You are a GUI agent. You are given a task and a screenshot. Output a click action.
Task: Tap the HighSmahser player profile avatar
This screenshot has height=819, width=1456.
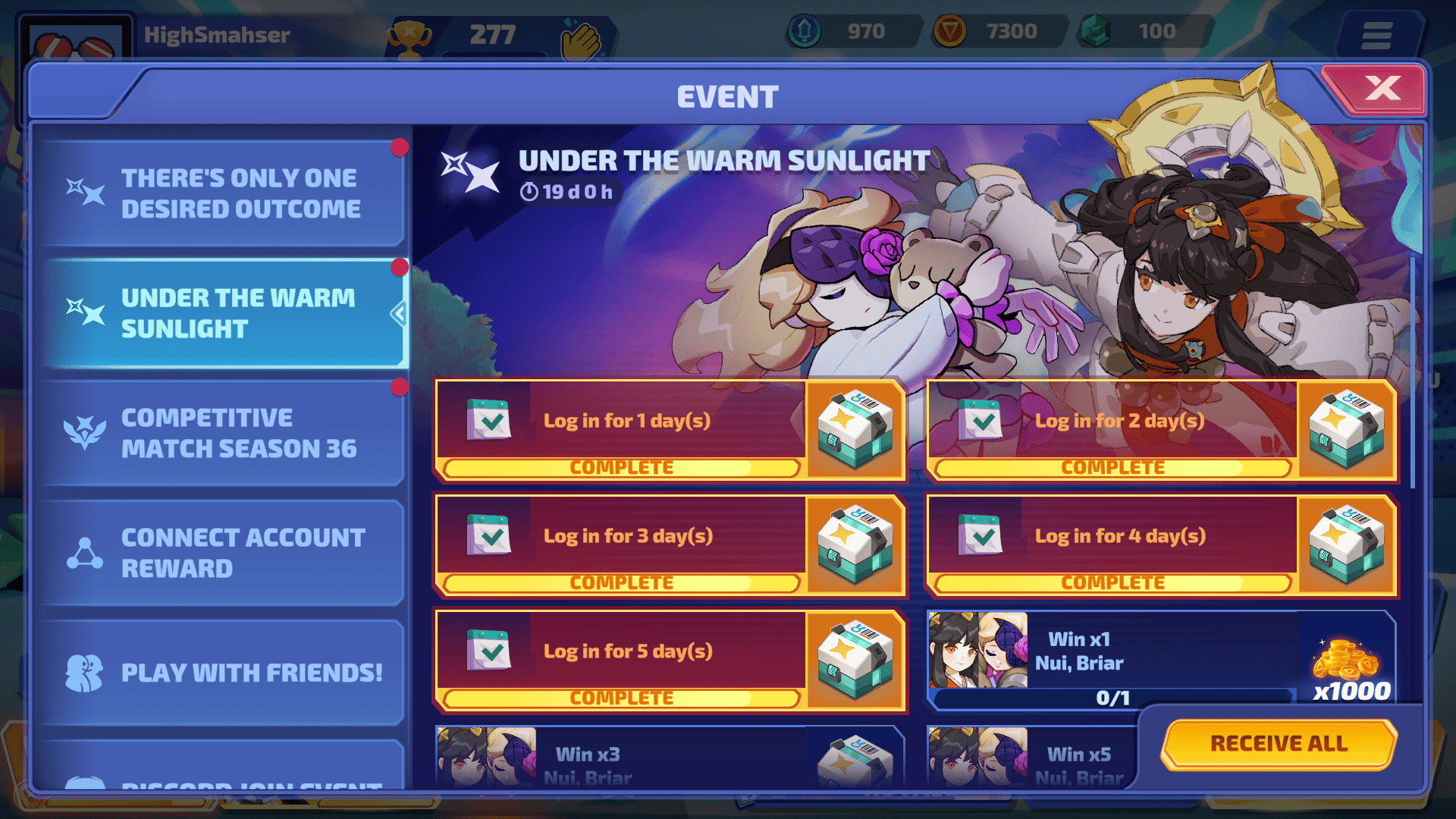[x=74, y=44]
